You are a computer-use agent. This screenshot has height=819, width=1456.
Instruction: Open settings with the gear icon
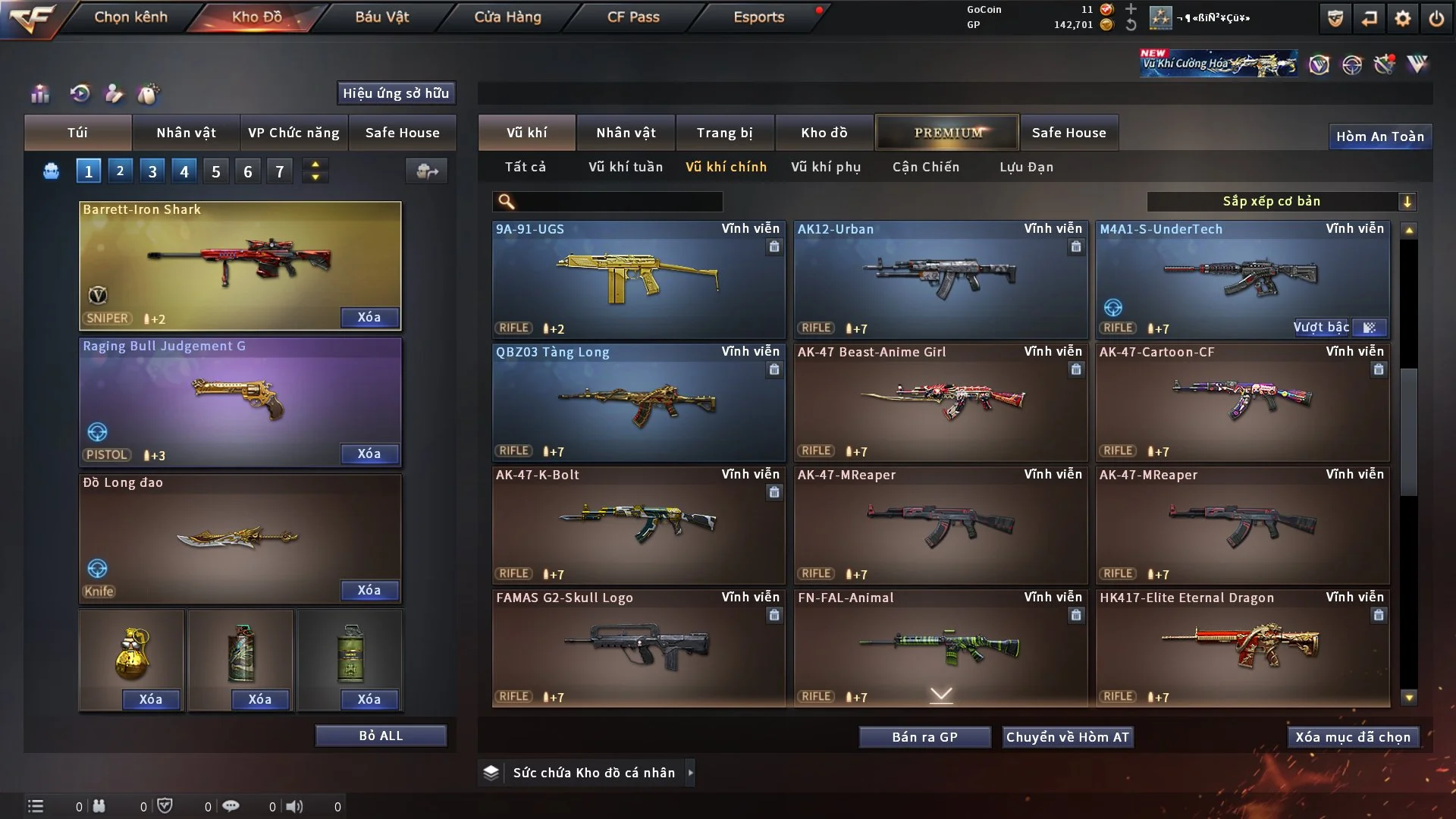(x=1403, y=18)
